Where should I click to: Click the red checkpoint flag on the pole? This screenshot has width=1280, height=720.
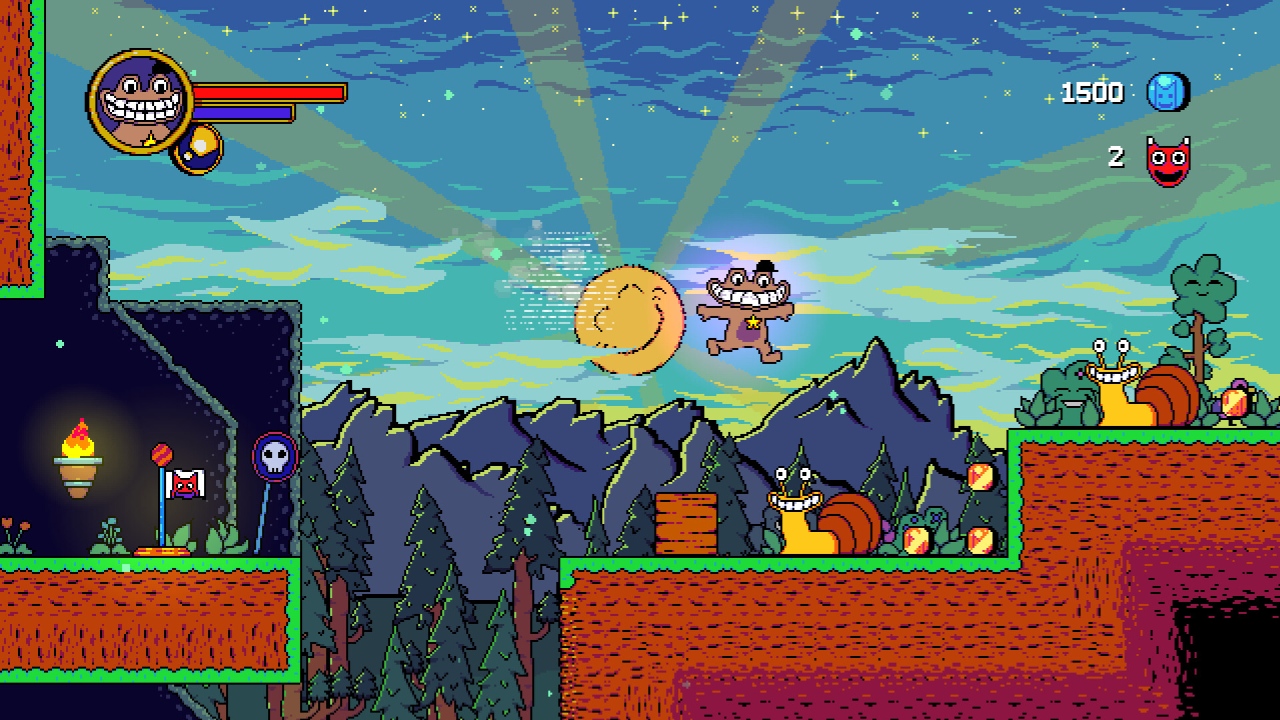187,485
